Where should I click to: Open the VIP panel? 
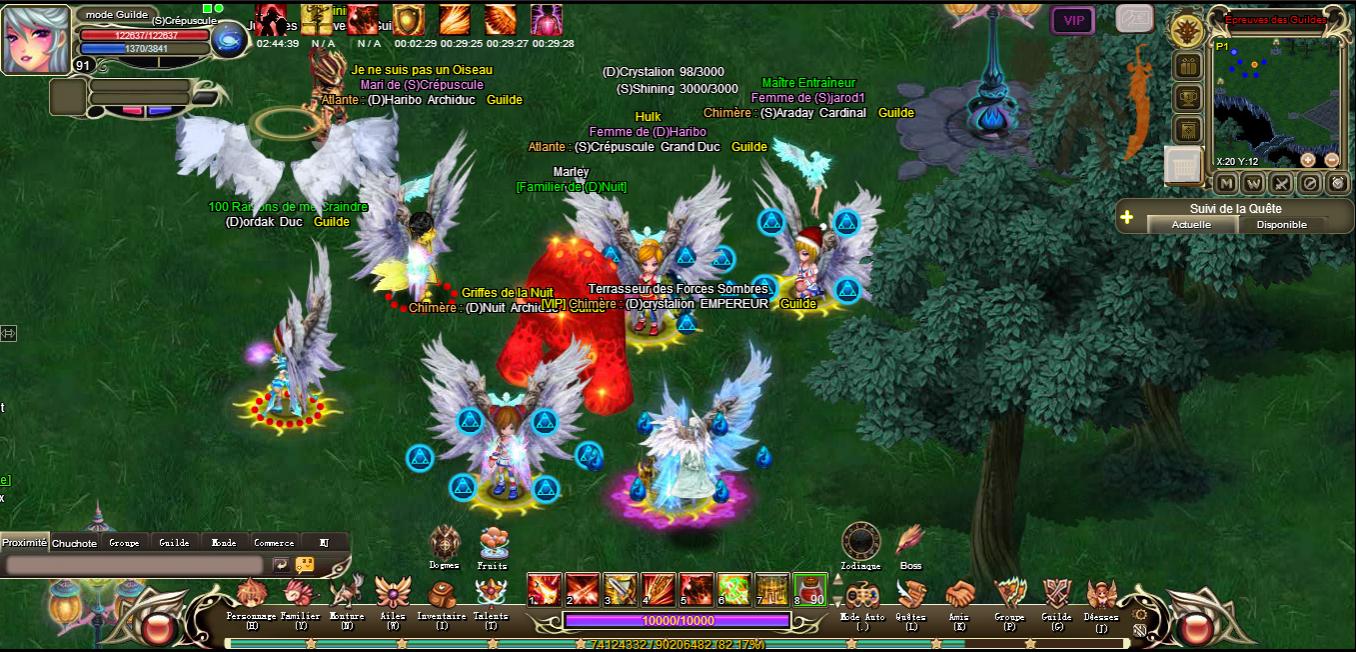[x=1073, y=20]
